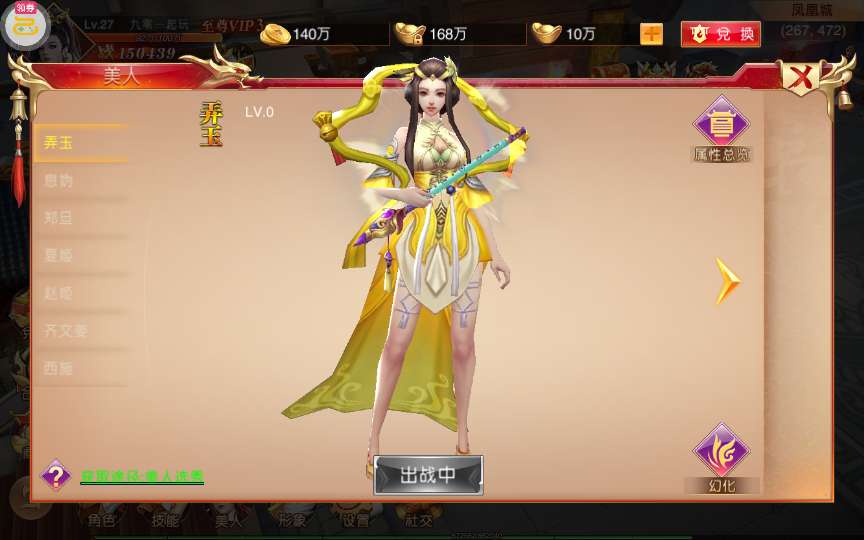The width and height of the screenshot is (864, 540).
Task: Choose 齐文姜 from the beauty list
Action: [x=80, y=331]
